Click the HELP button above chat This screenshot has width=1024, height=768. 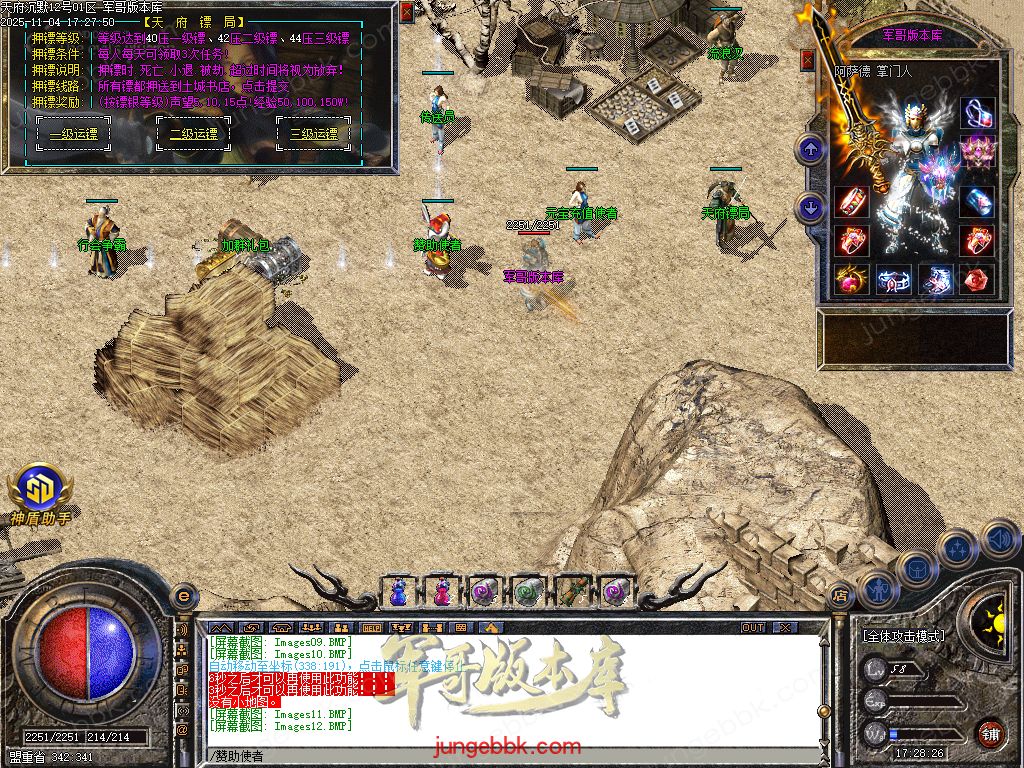click(371, 628)
